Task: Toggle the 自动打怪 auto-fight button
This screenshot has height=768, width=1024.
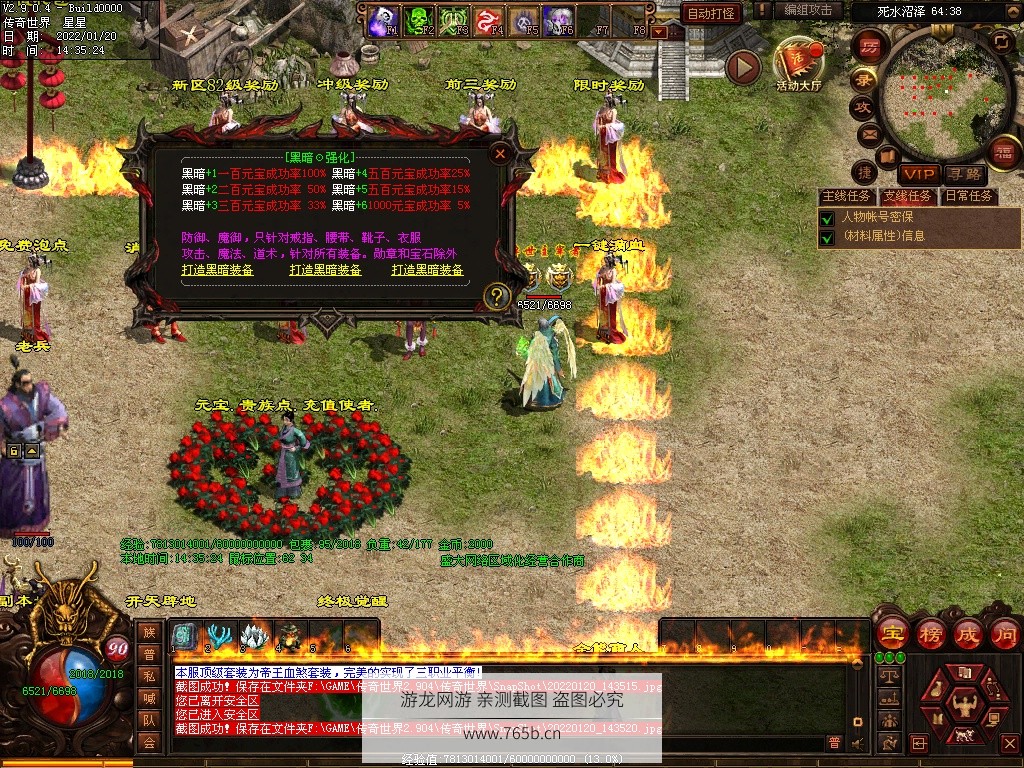Action: coord(711,13)
